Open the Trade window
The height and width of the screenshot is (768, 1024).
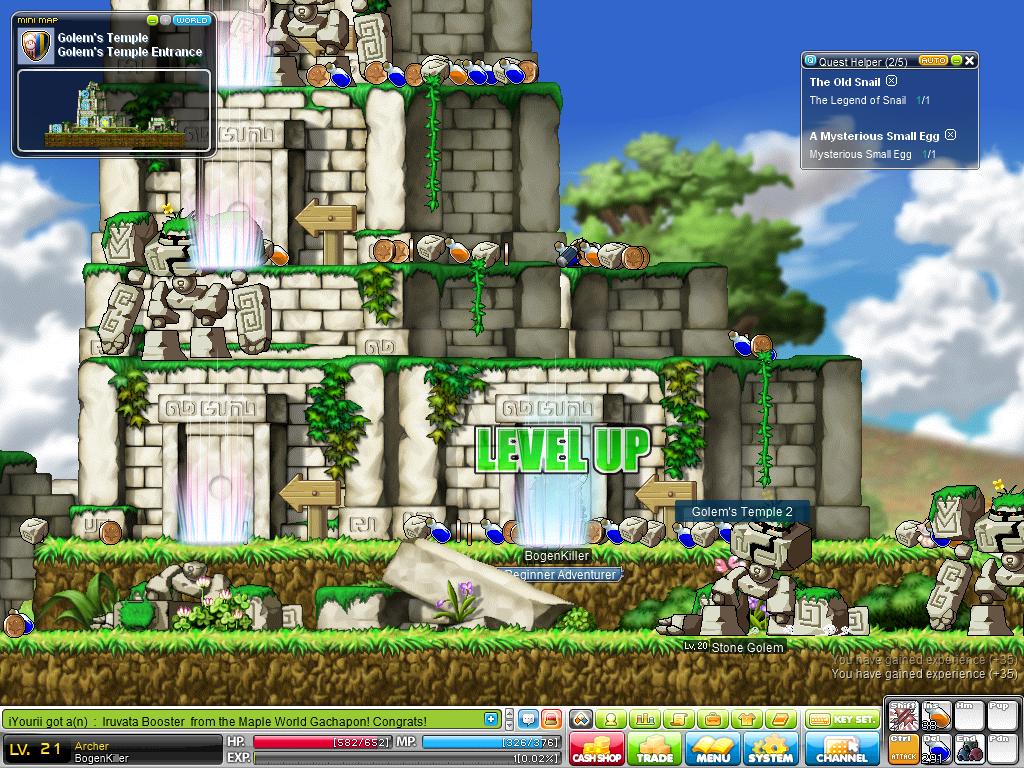pyautogui.click(x=655, y=749)
